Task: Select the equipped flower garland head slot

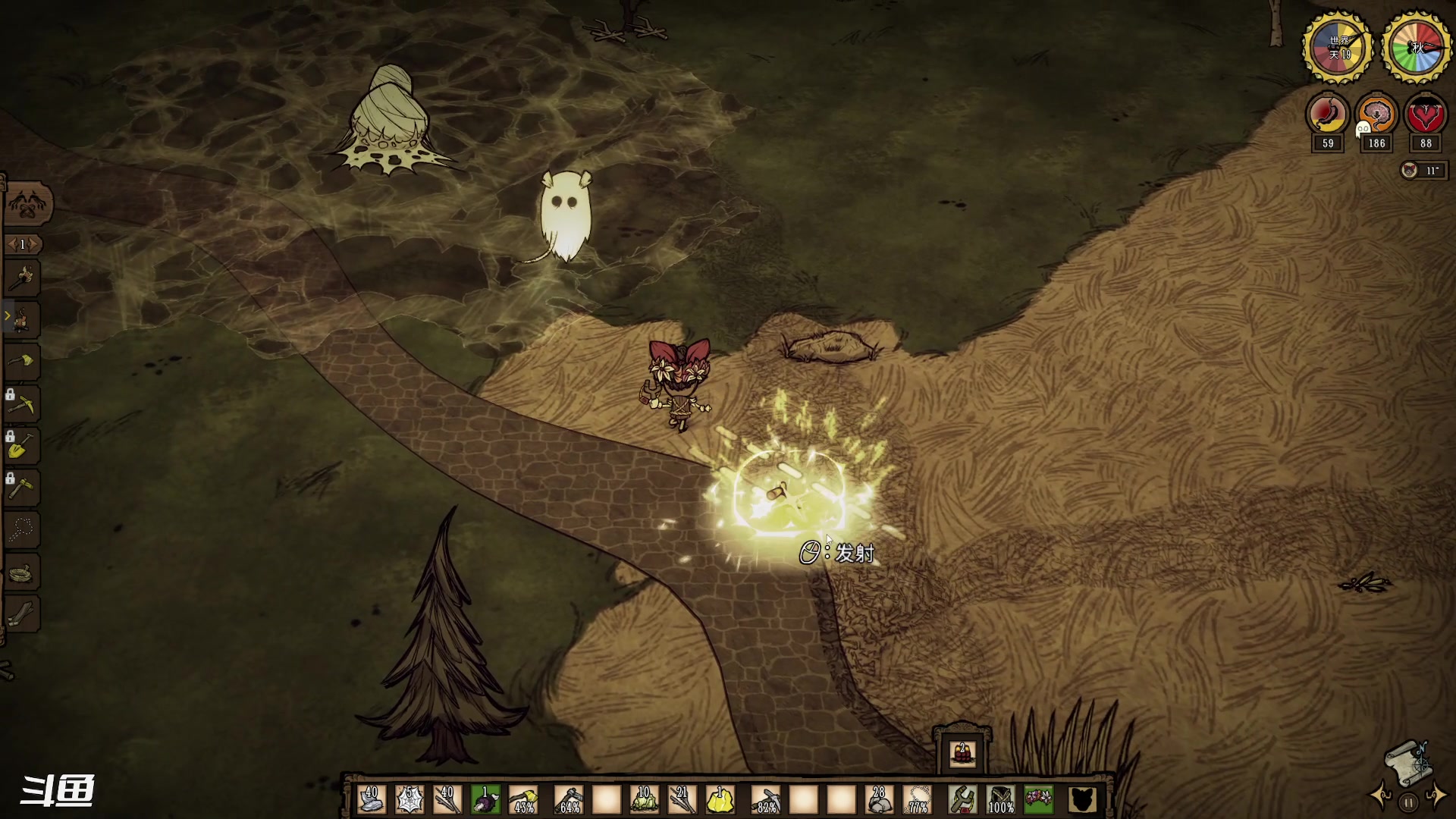Action: 1039,799
